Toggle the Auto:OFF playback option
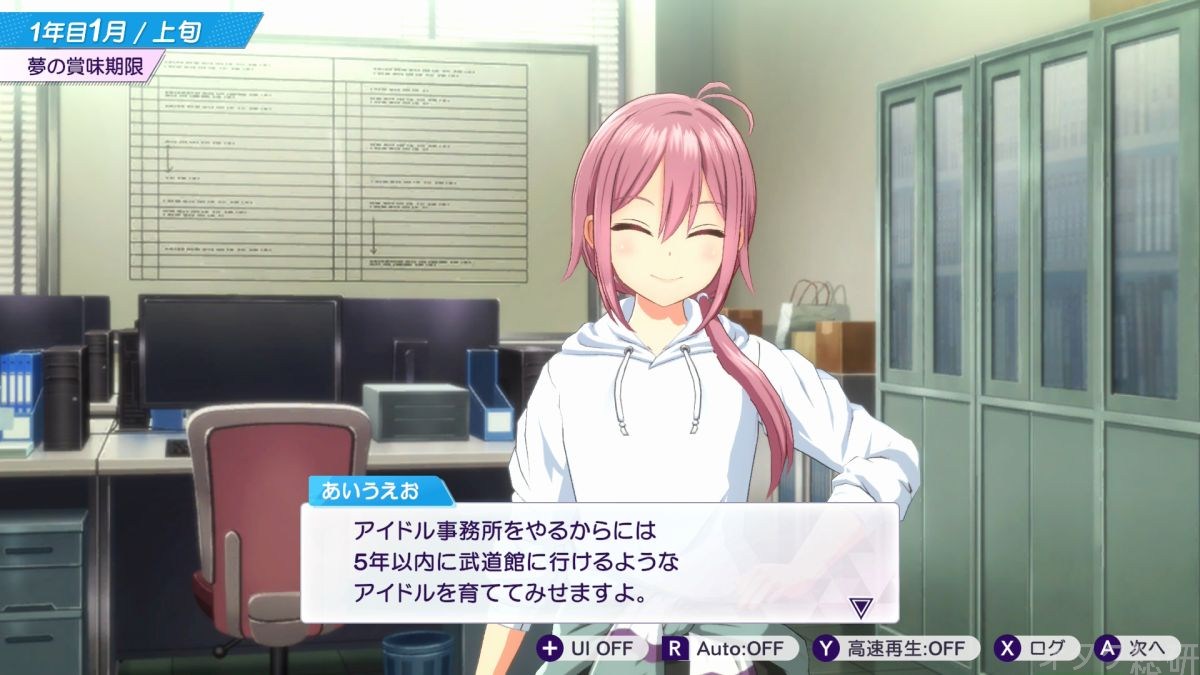This screenshot has height=675, width=1200. coord(727,648)
